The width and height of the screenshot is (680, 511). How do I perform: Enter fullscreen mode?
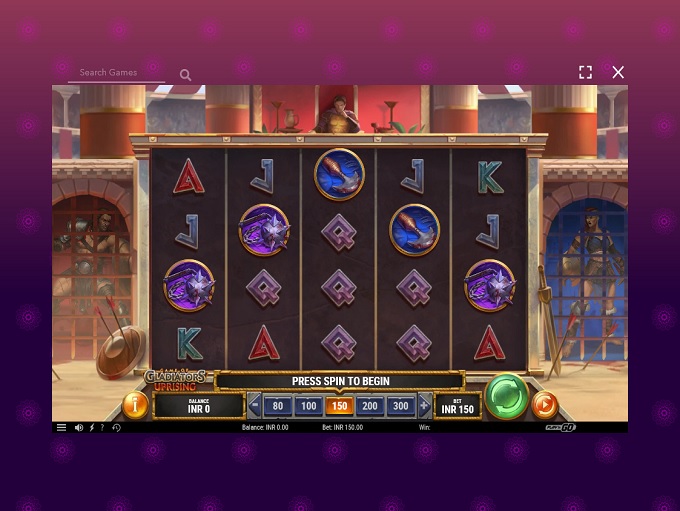tap(585, 72)
